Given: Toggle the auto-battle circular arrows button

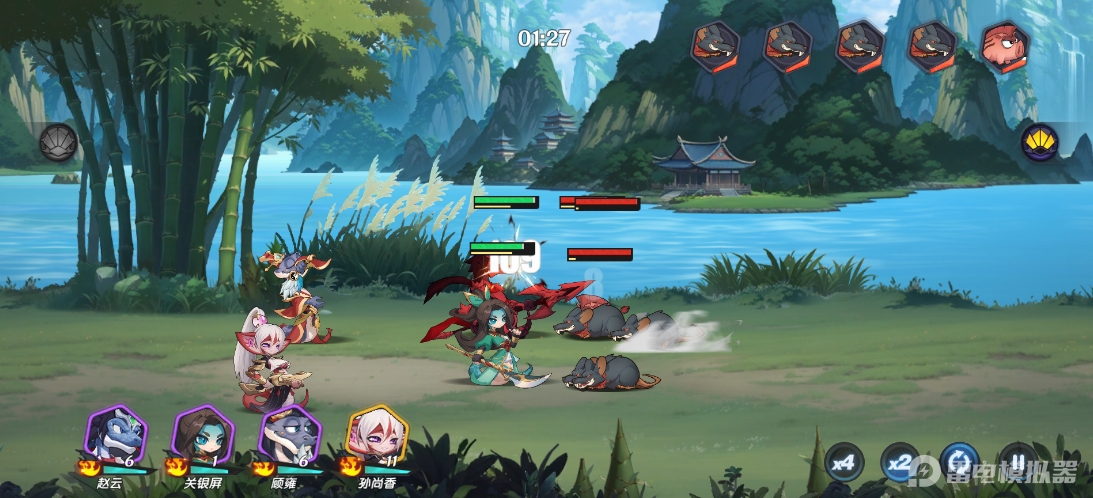Looking at the screenshot, I should tap(959, 462).
